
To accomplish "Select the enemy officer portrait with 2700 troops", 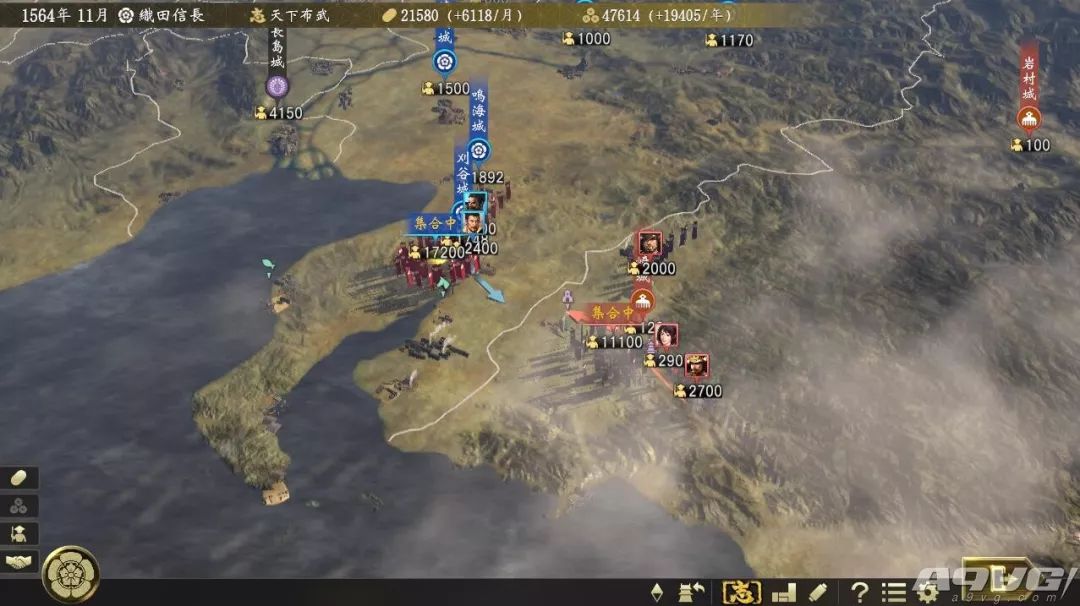I will coord(697,366).
